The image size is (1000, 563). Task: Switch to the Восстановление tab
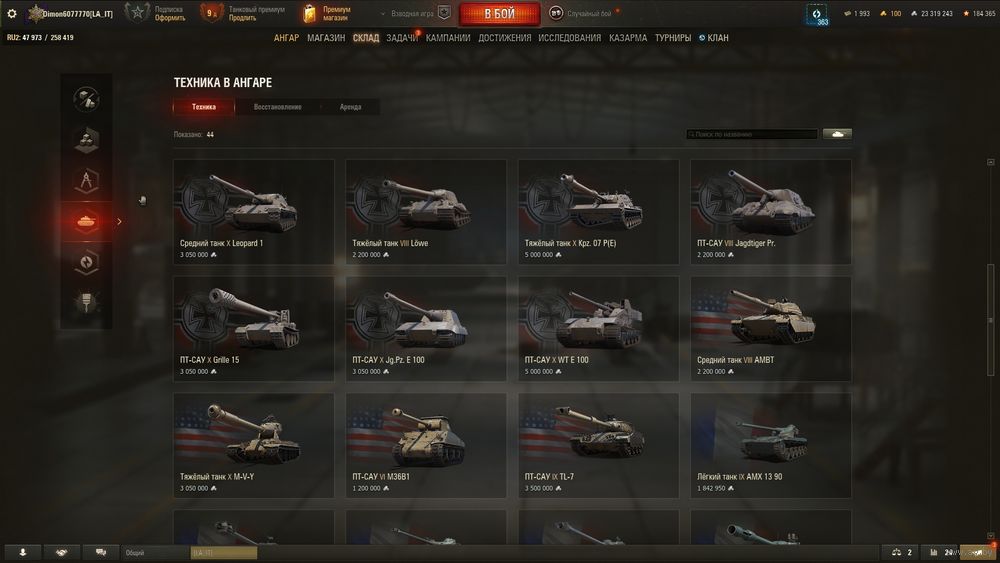point(277,107)
